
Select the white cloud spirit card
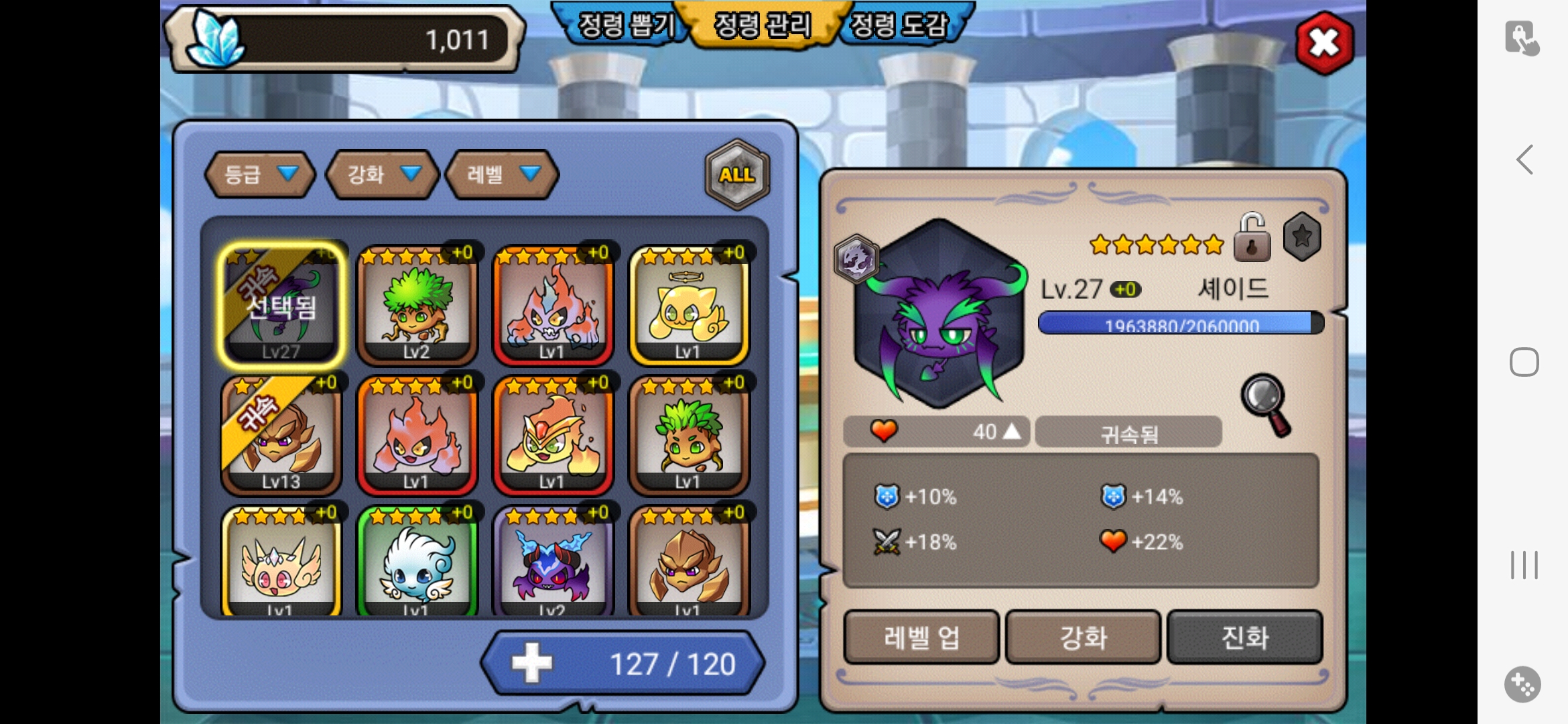point(417,562)
